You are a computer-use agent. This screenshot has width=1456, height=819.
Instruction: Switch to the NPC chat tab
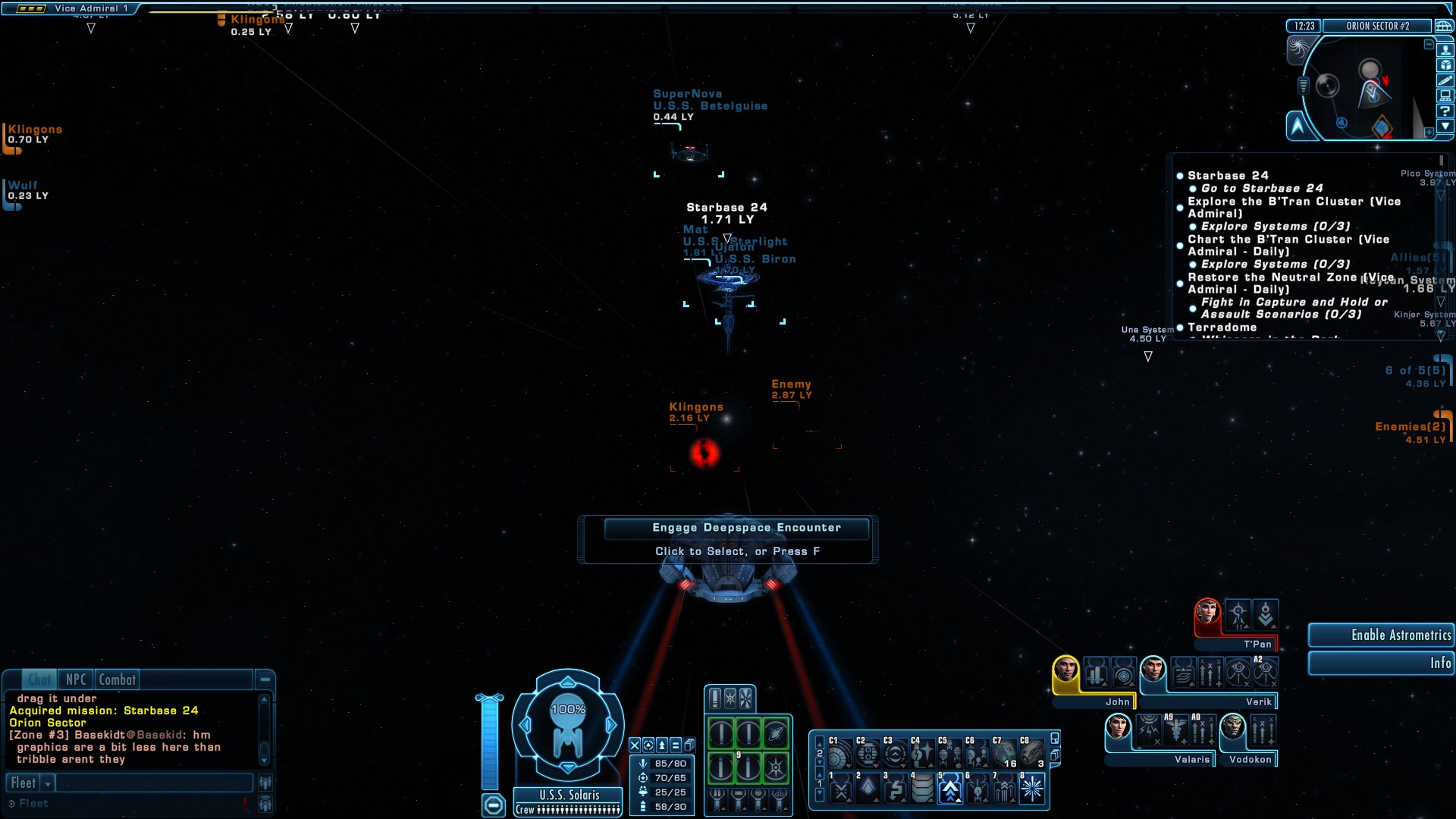[x=76, y=679]
